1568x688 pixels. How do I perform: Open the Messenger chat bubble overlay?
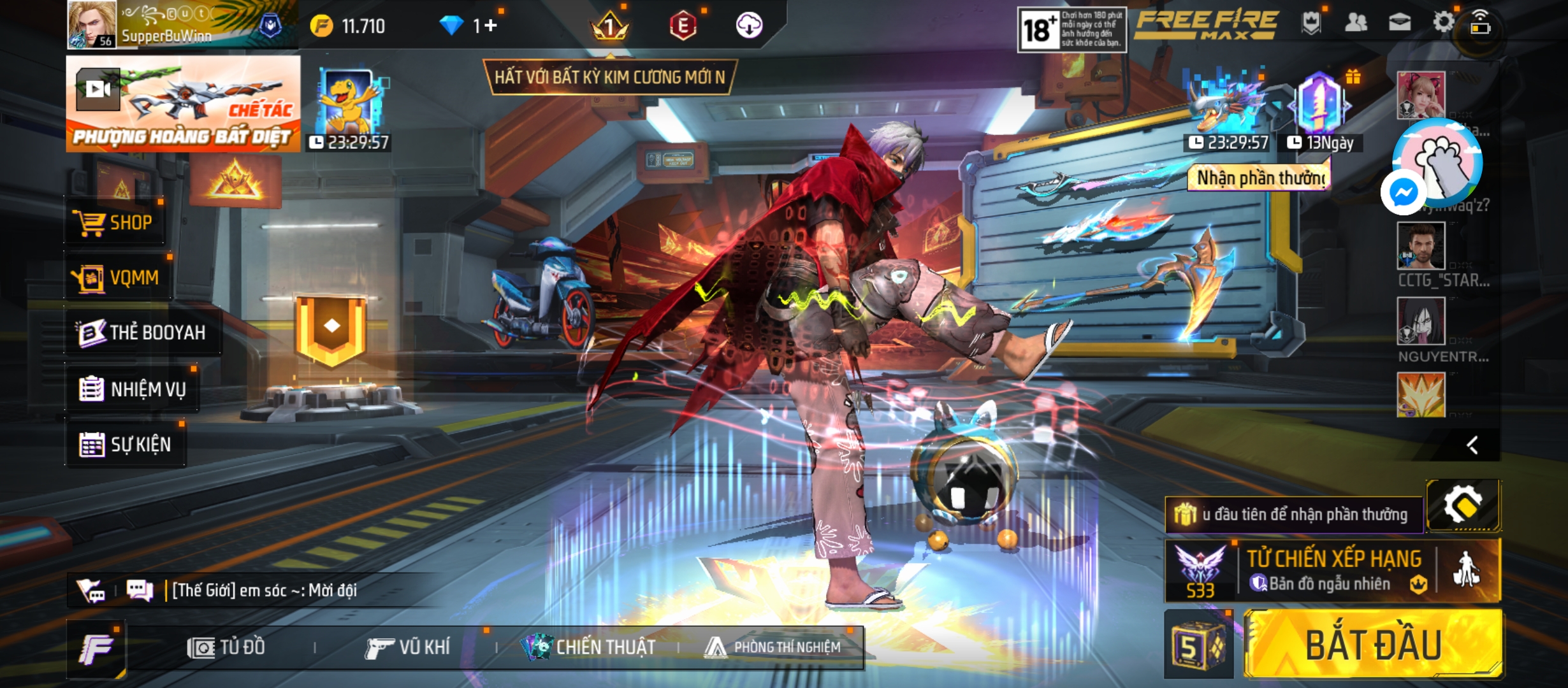(1403, 192)
